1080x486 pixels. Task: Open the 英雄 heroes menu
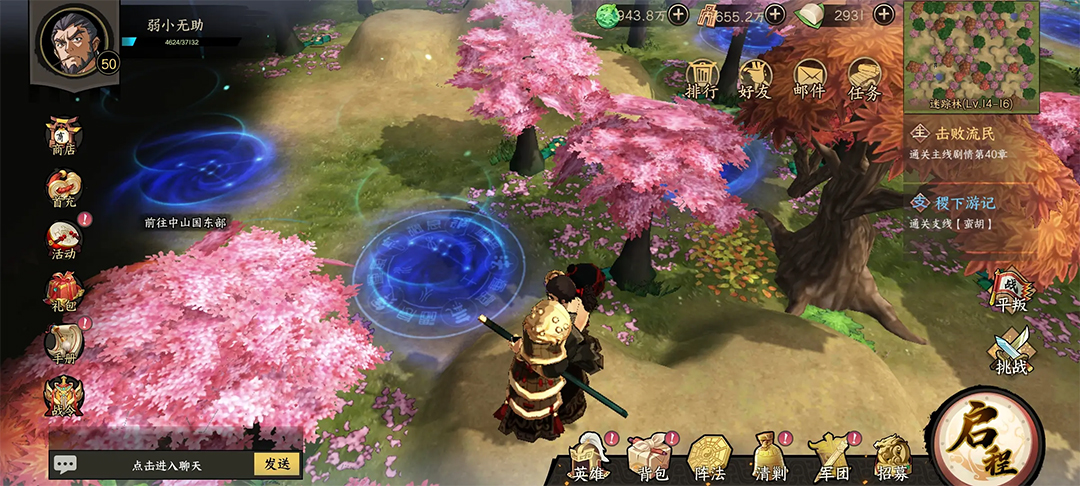[590, 459]
